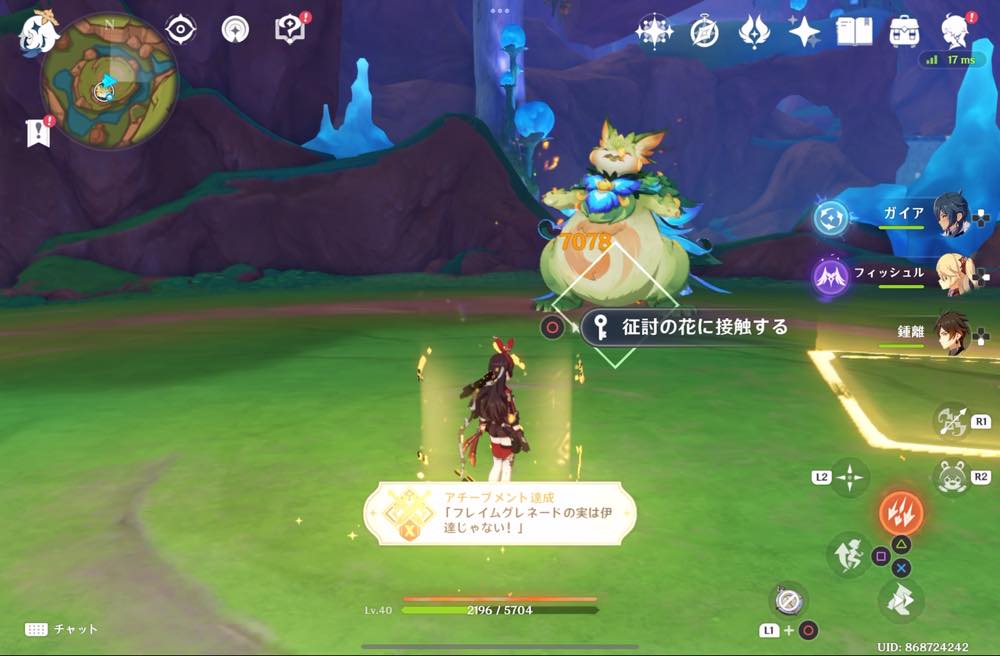Open the quest icon with red alert
This screenshot has width=1000, height=656.
tap(291, 30)
